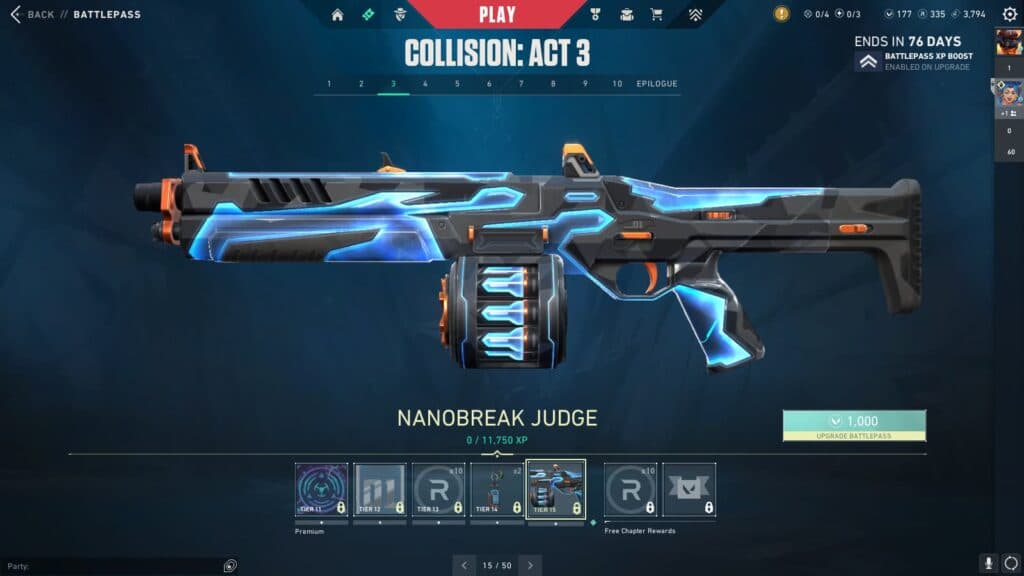Open the home screen icon
Viewport: 1024px width, 576px height.
click(337, 15)
